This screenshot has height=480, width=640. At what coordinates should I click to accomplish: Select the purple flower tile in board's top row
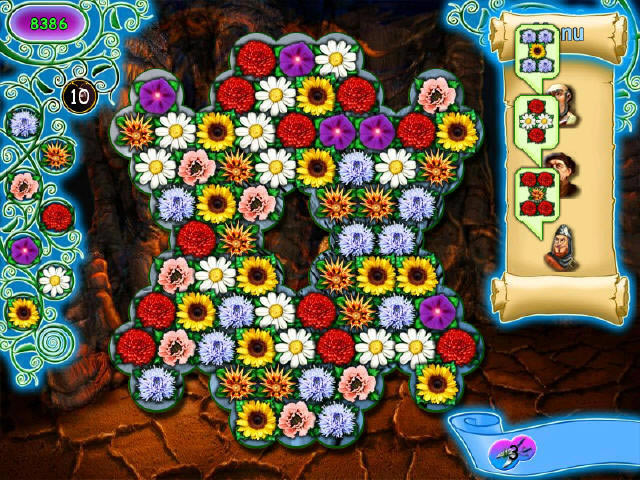296,59
